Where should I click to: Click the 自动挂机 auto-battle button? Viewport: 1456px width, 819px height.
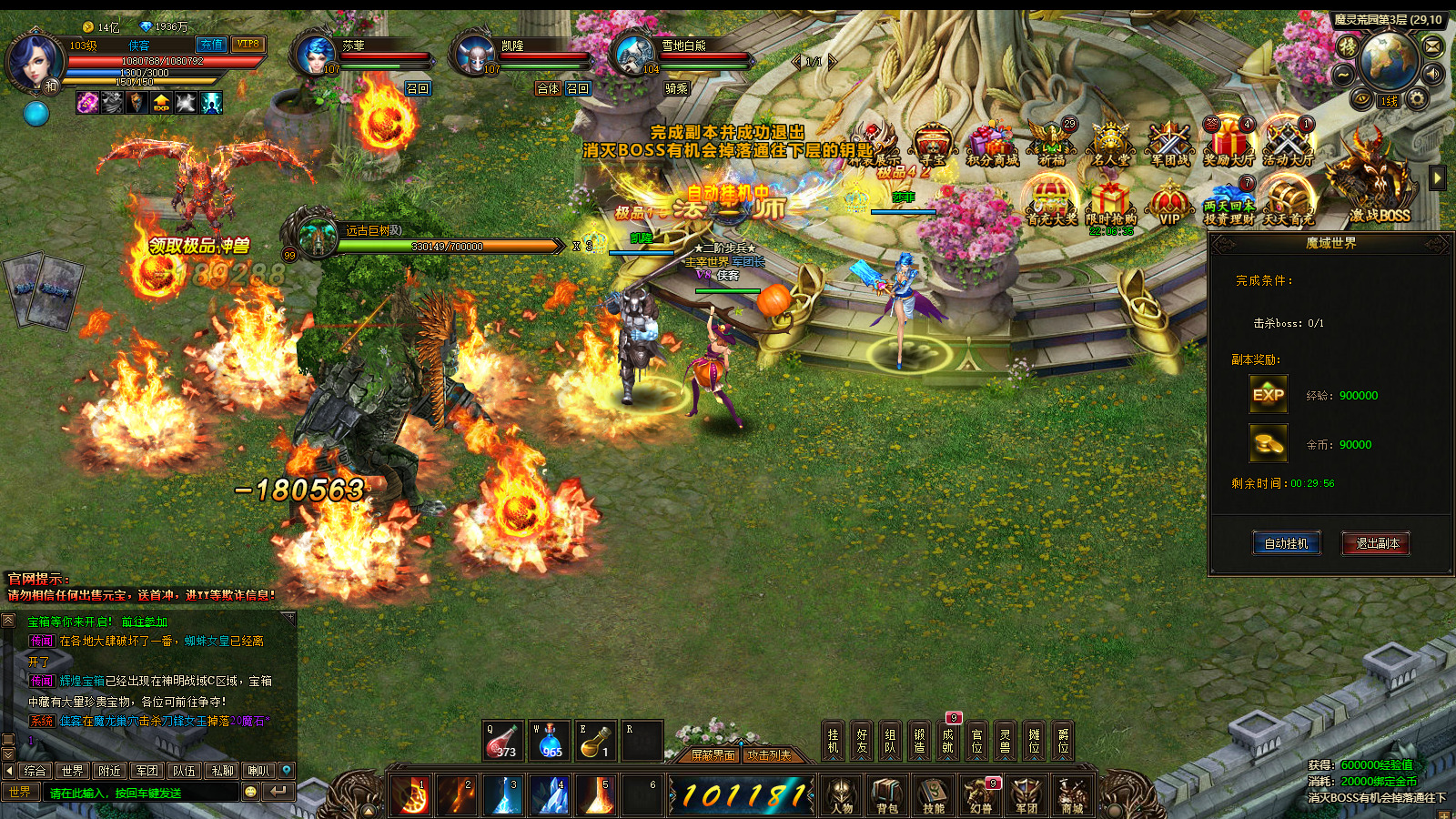1286,543
